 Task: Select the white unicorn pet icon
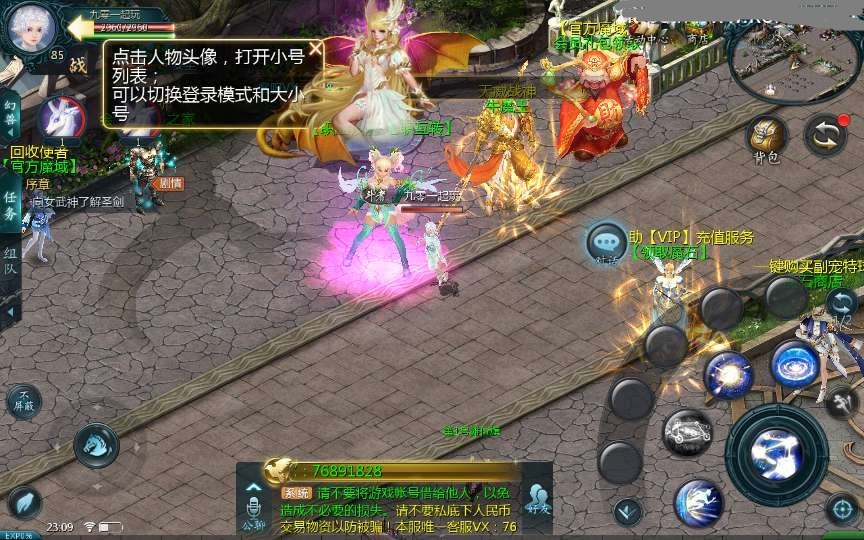click(x=59, y=118)
